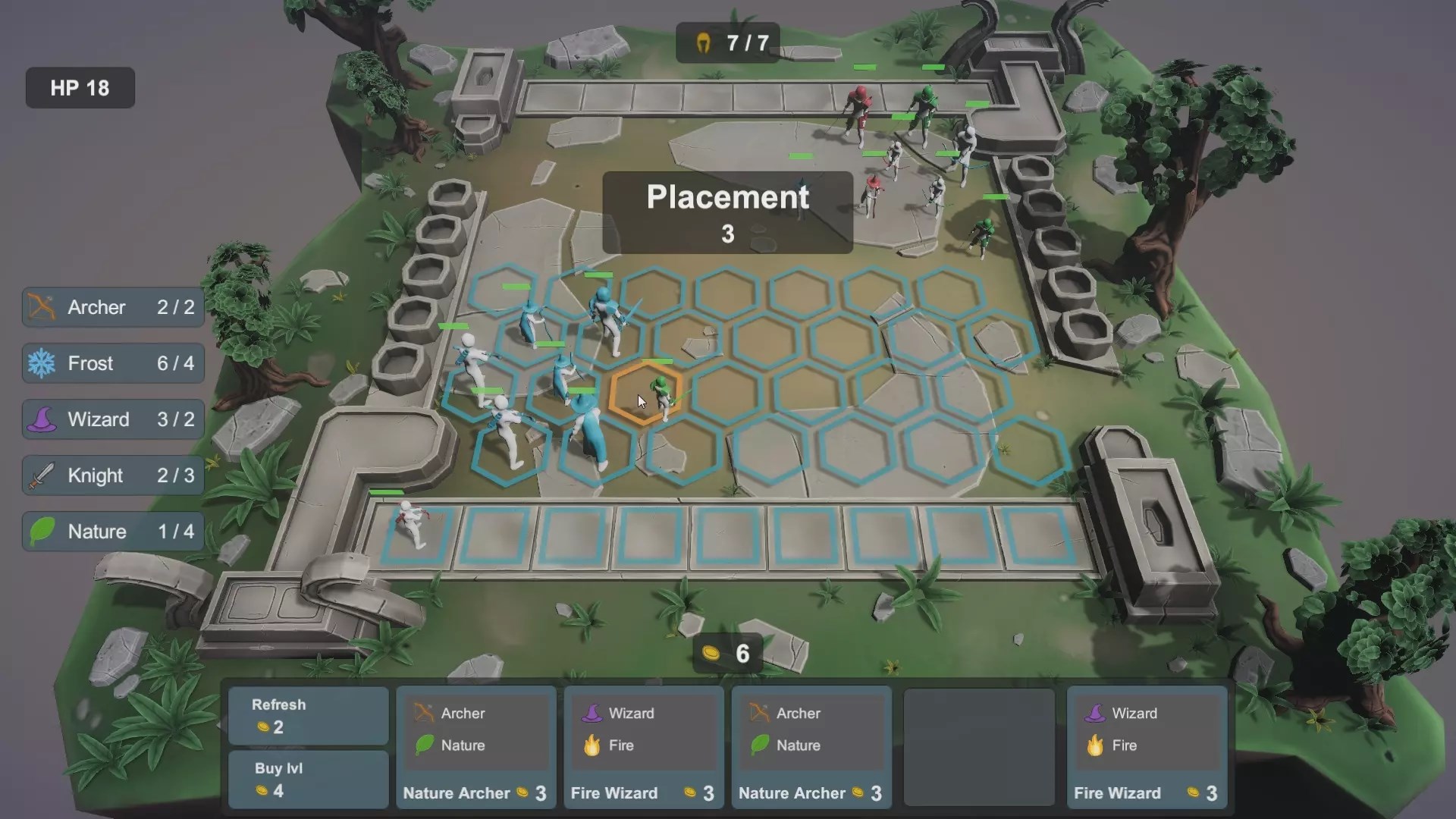Click the gold coin icon showing 6
1456x819 pixels.
[711, 652]
